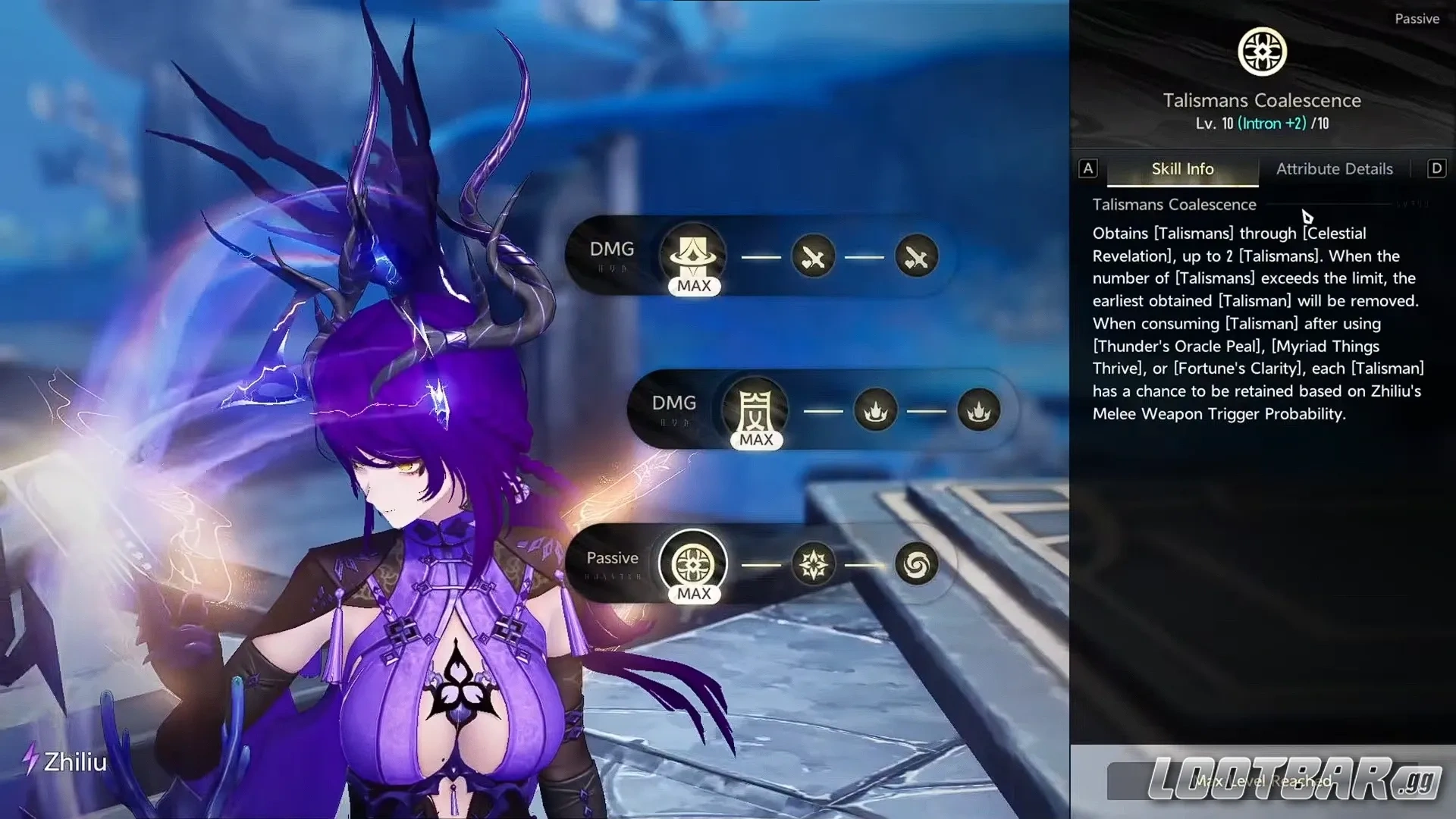The image size is (1456, 819).
Task: Click the Passive label in the top-right corner
Action: point(1417,18)
